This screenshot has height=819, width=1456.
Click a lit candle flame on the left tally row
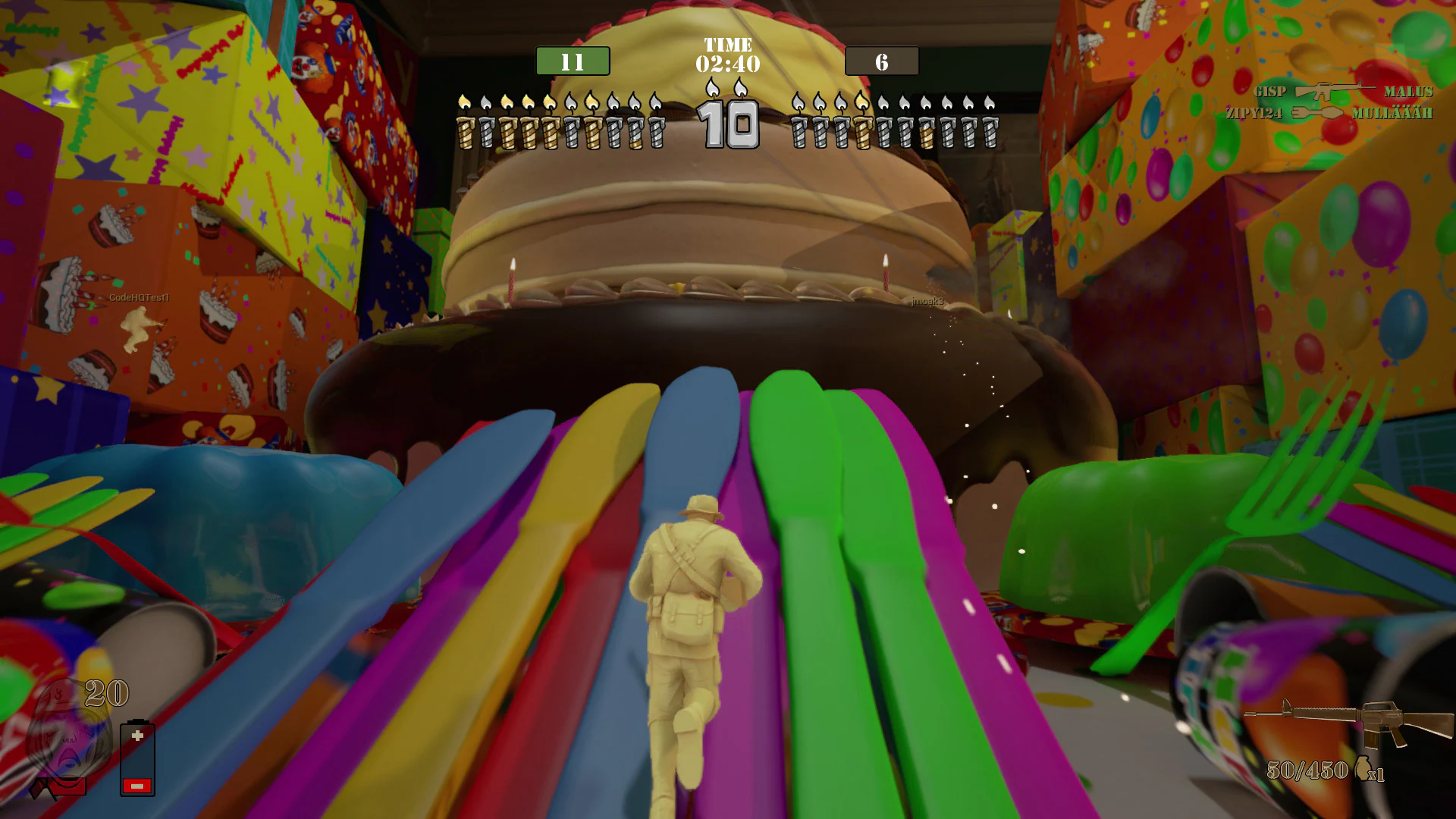[463, 101]
